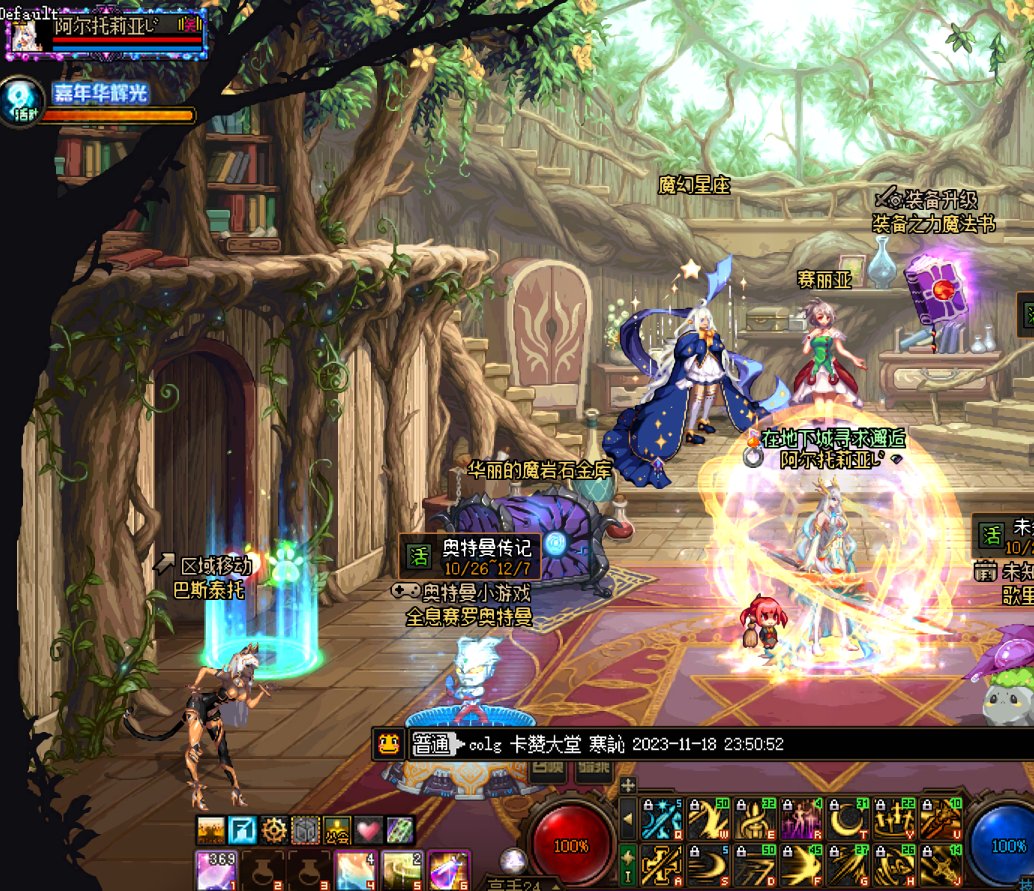Open the gray cube icon

(x=305, y=829)
